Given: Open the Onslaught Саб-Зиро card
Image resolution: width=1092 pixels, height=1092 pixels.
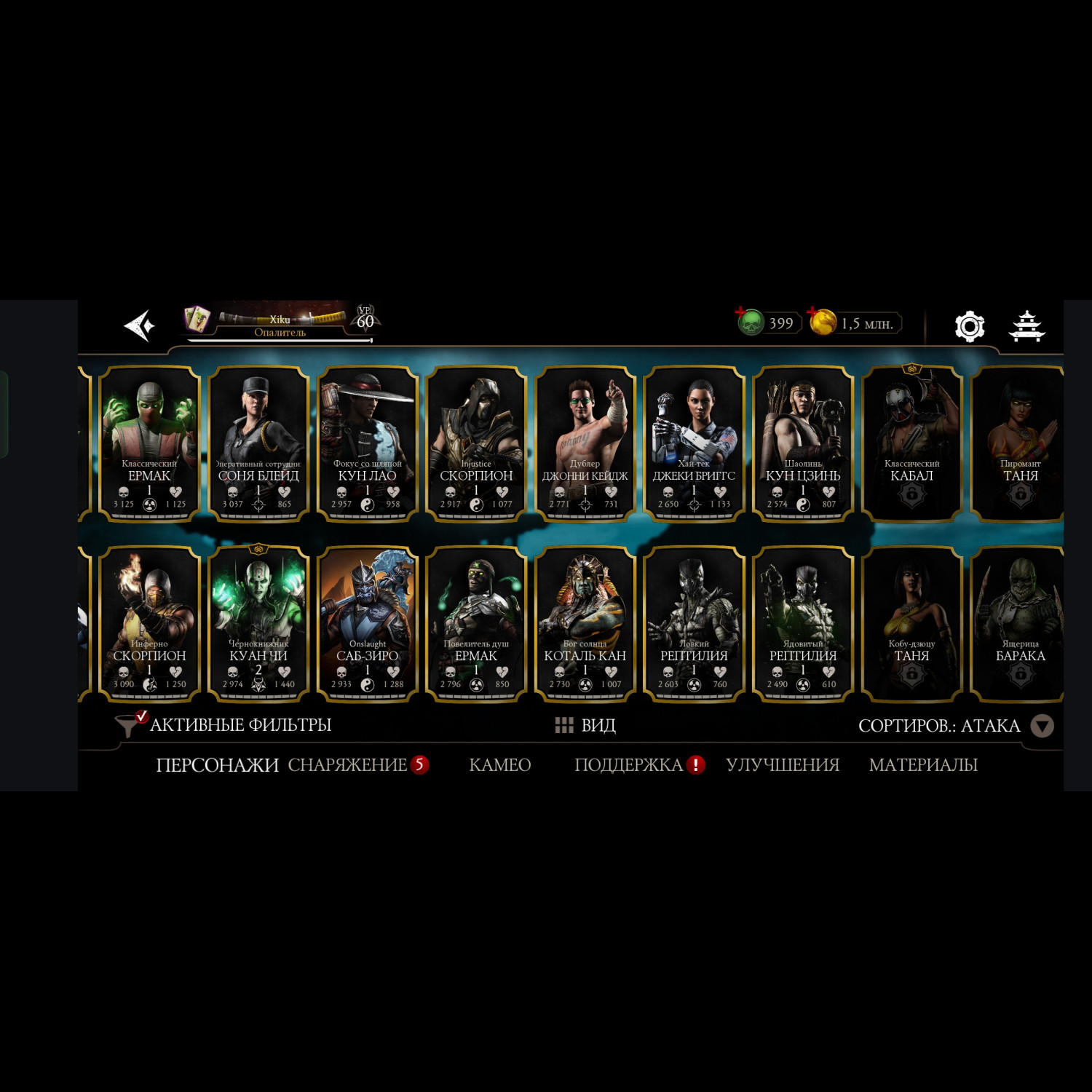Looking at the screenshot, I should [x=368, y=624].
